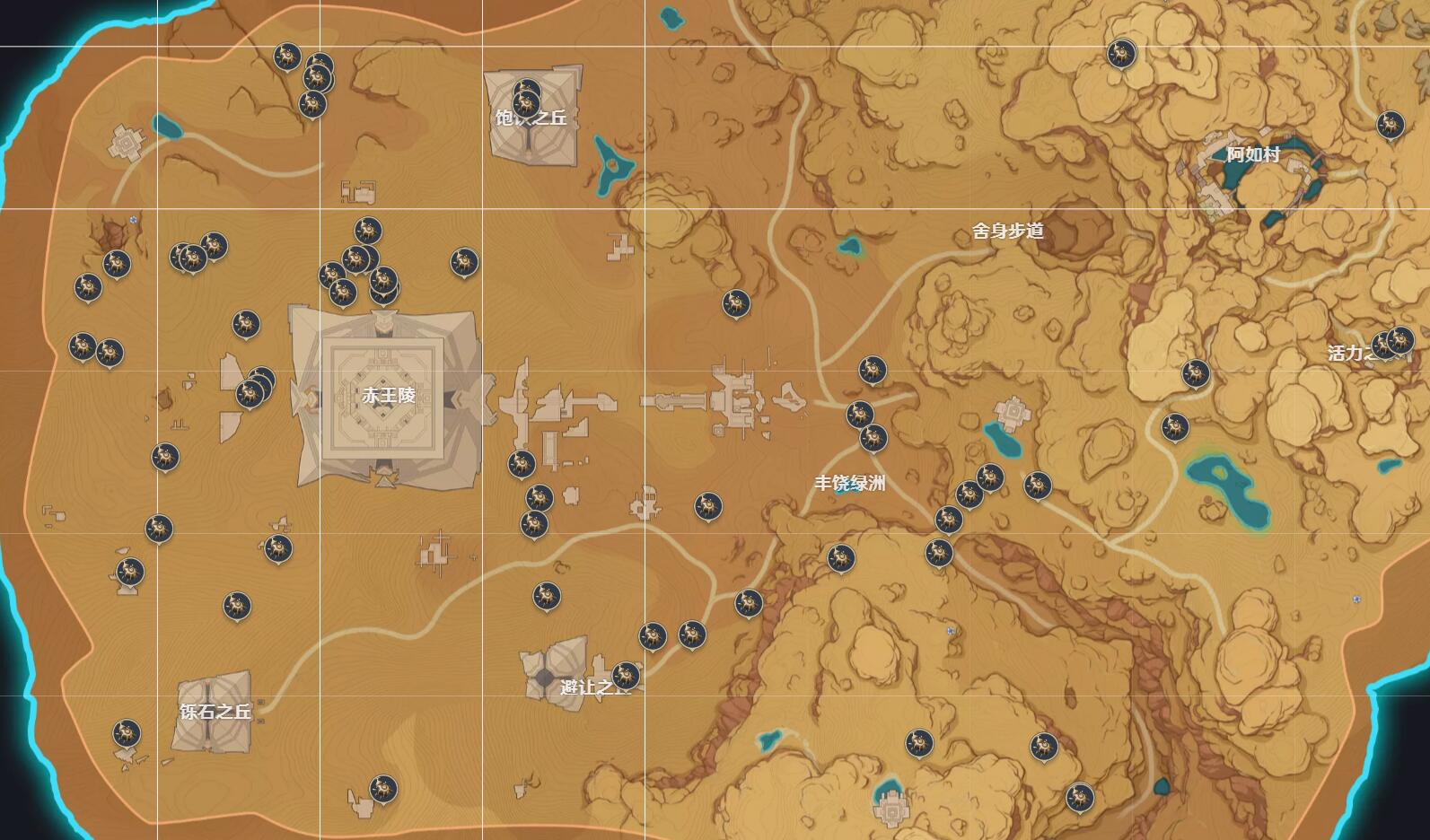The width and height of the screenshot is (1430, 840).
Task: Select the scarab marker overlapping the 活力 label
Action: (x=1385, y=345)
